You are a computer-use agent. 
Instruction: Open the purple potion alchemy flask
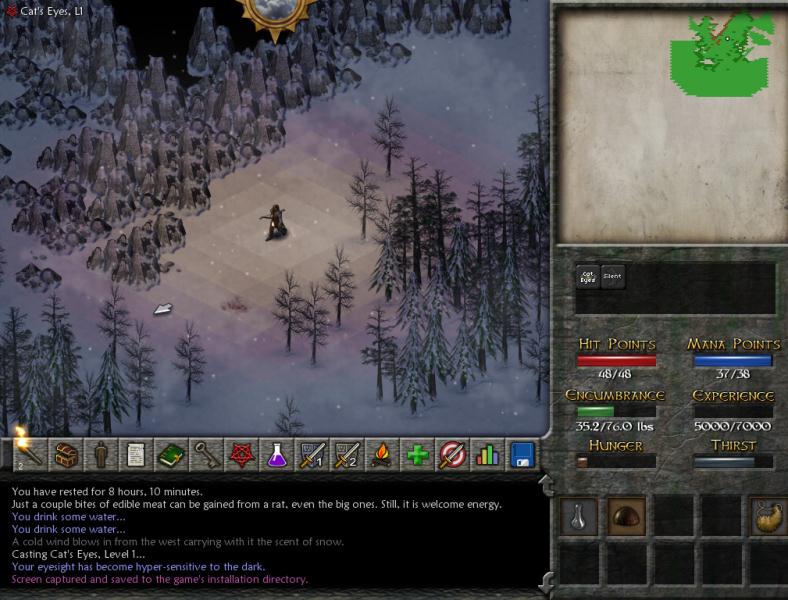(x=276, y=454)
